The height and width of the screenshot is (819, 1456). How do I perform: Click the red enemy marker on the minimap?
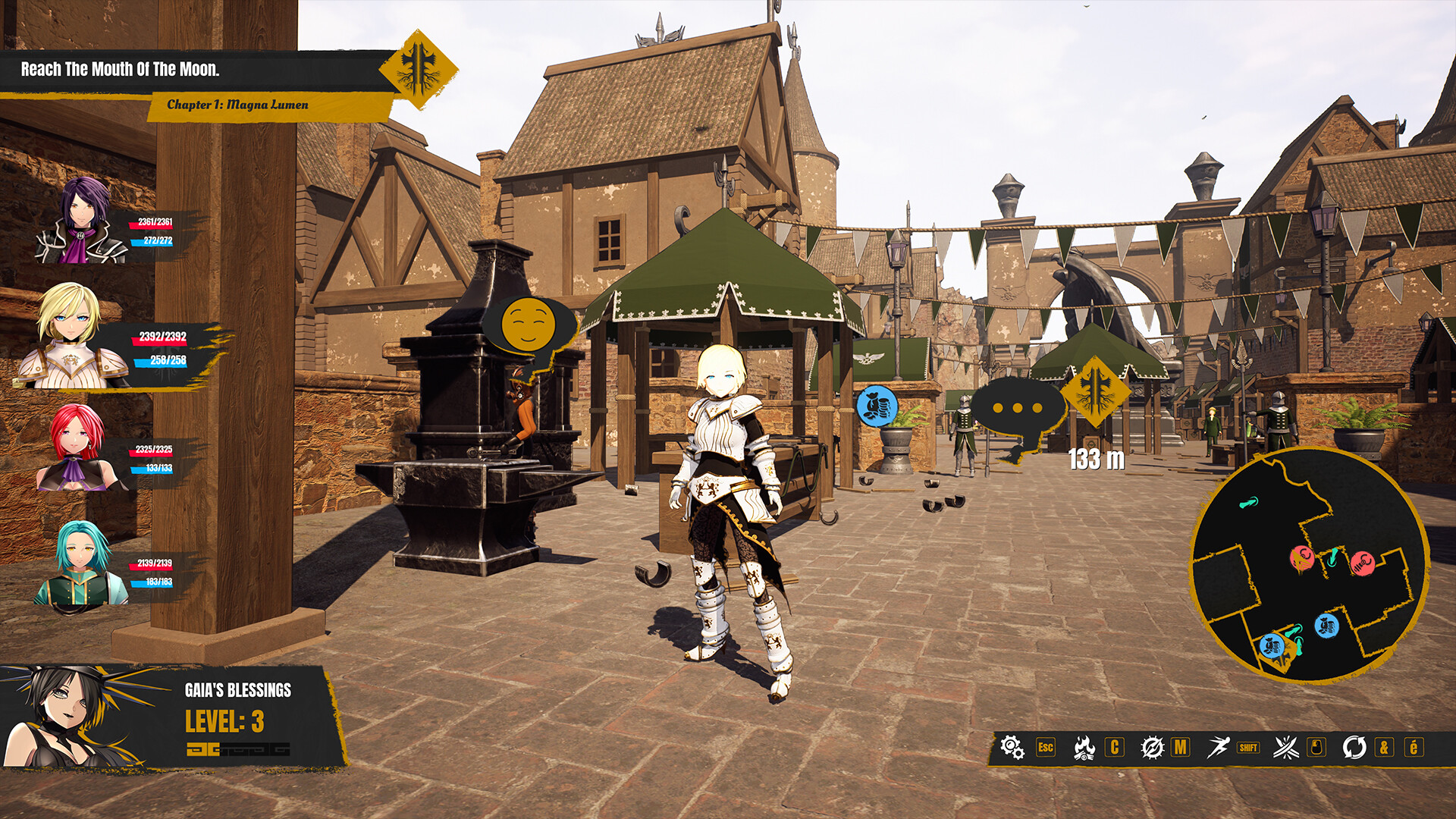1302,557
